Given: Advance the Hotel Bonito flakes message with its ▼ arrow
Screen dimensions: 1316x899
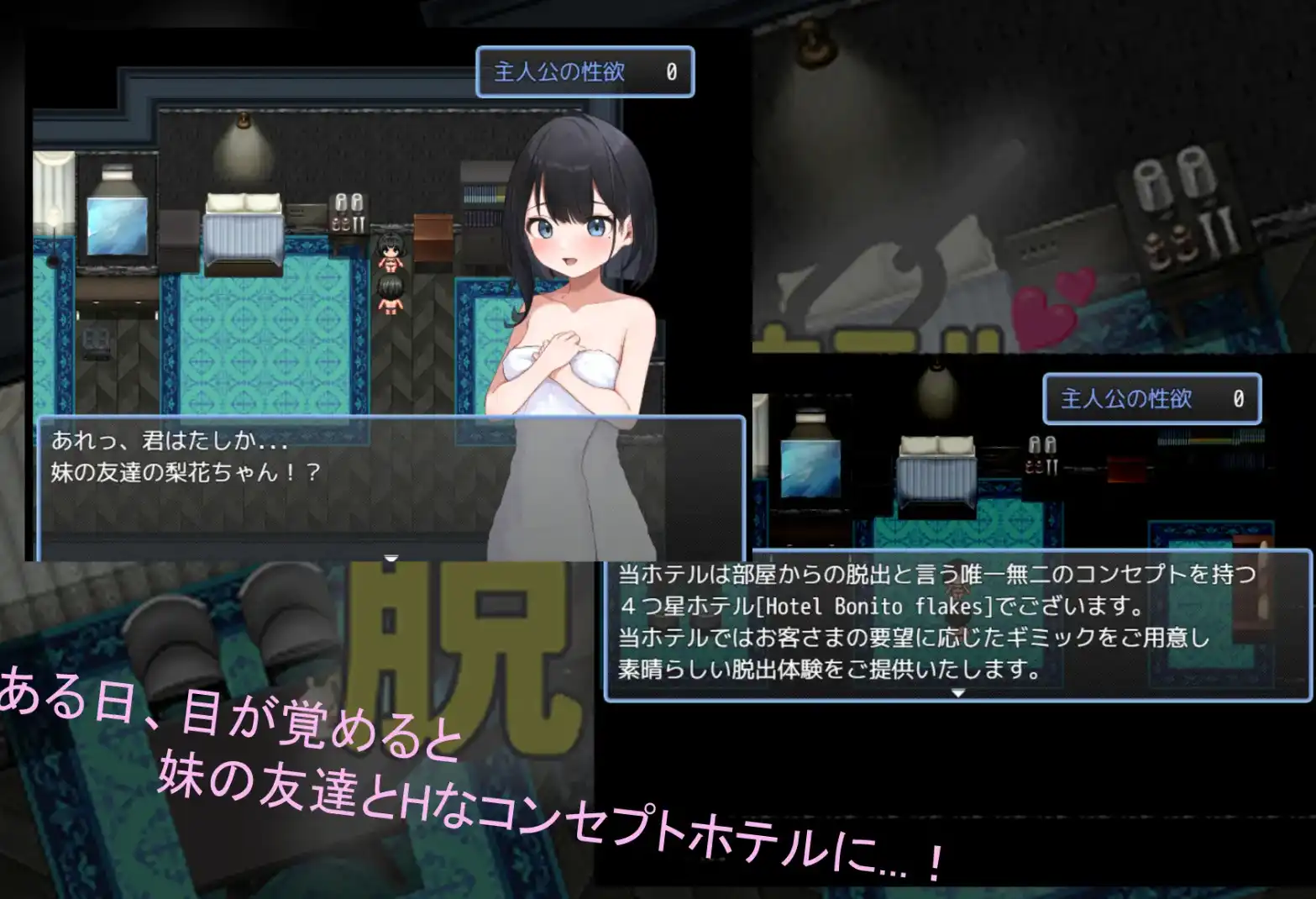Looking at the screenshot, I should (957, 695).
